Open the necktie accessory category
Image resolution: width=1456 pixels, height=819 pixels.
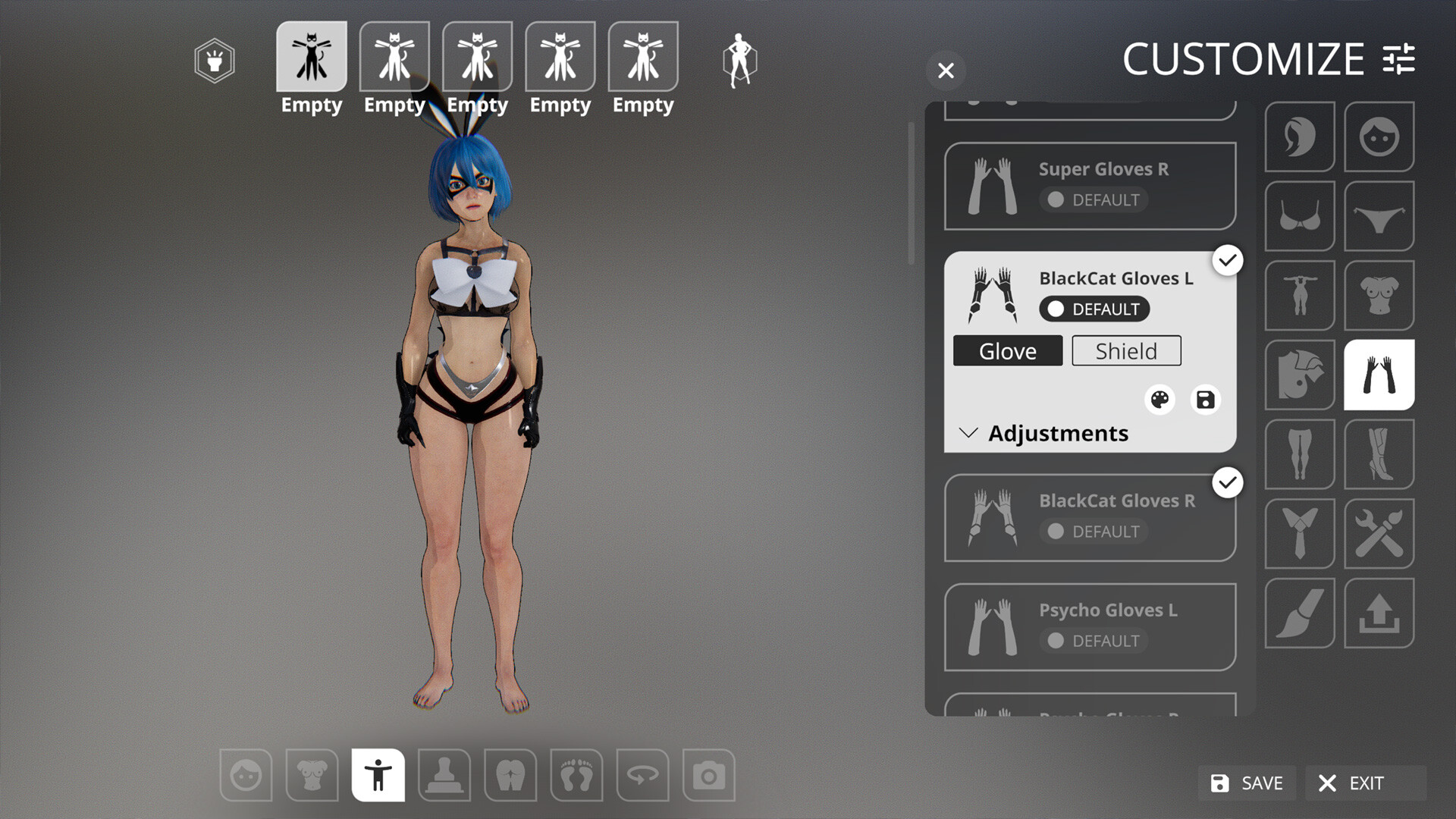pos(1300,533)
